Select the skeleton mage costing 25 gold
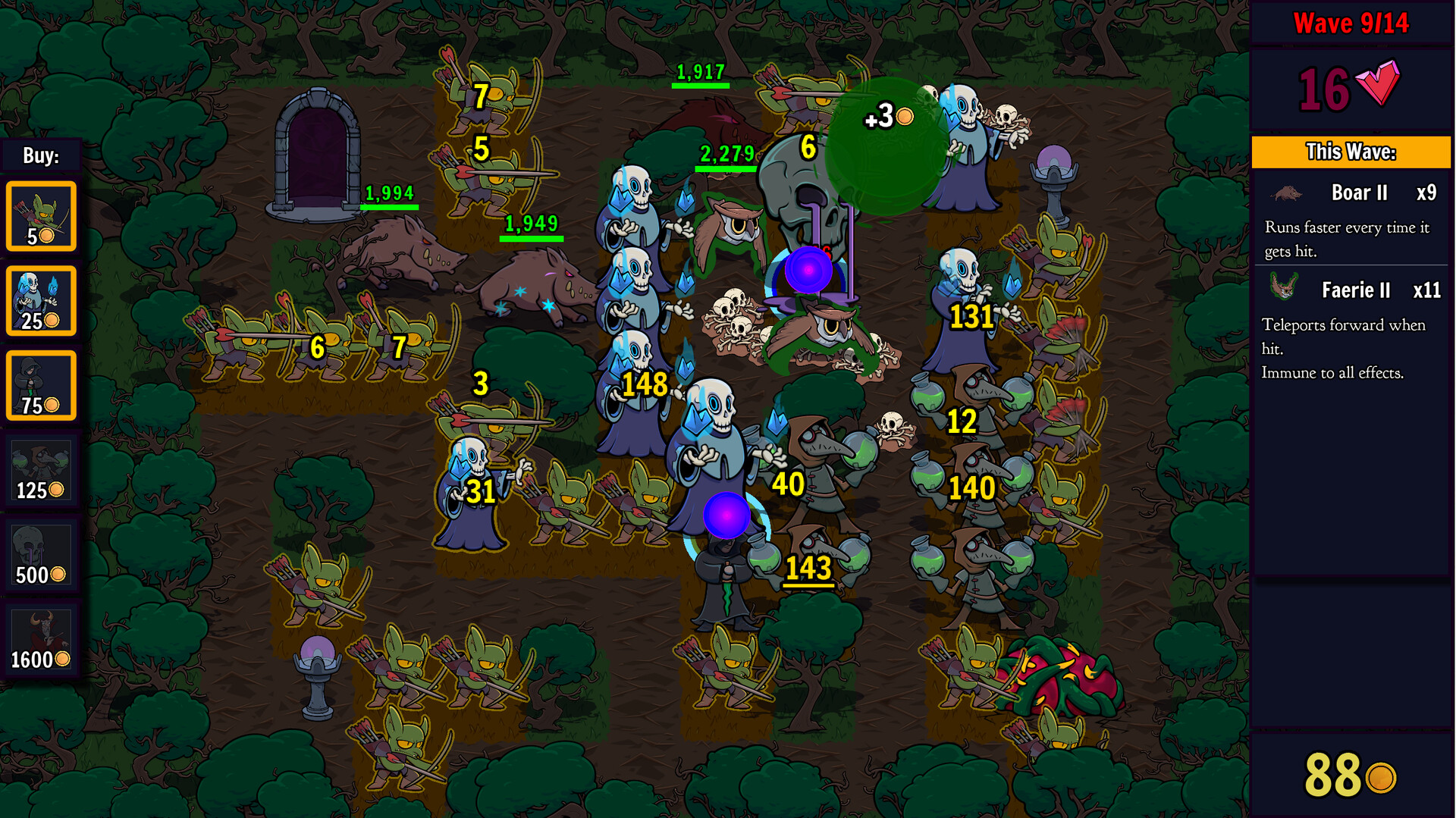The height and width of the screenshot is (818, 1456). [42, 300]
